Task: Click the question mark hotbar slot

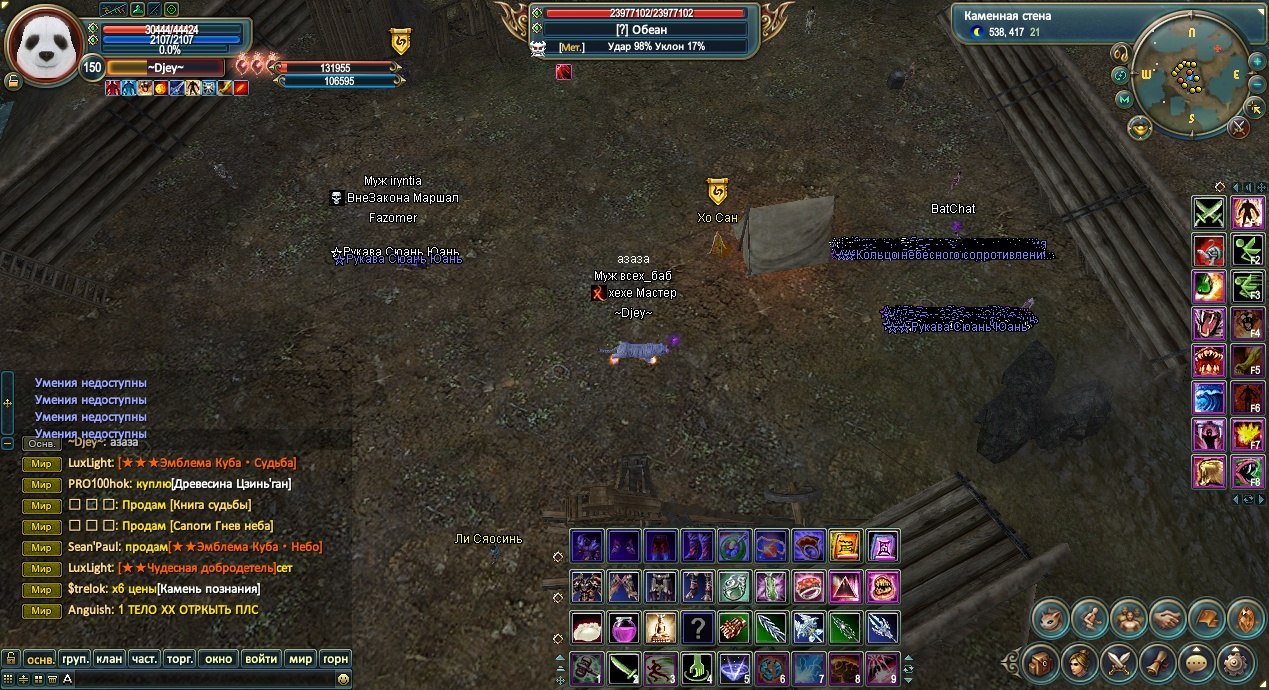Action: (x=698, y=628)
